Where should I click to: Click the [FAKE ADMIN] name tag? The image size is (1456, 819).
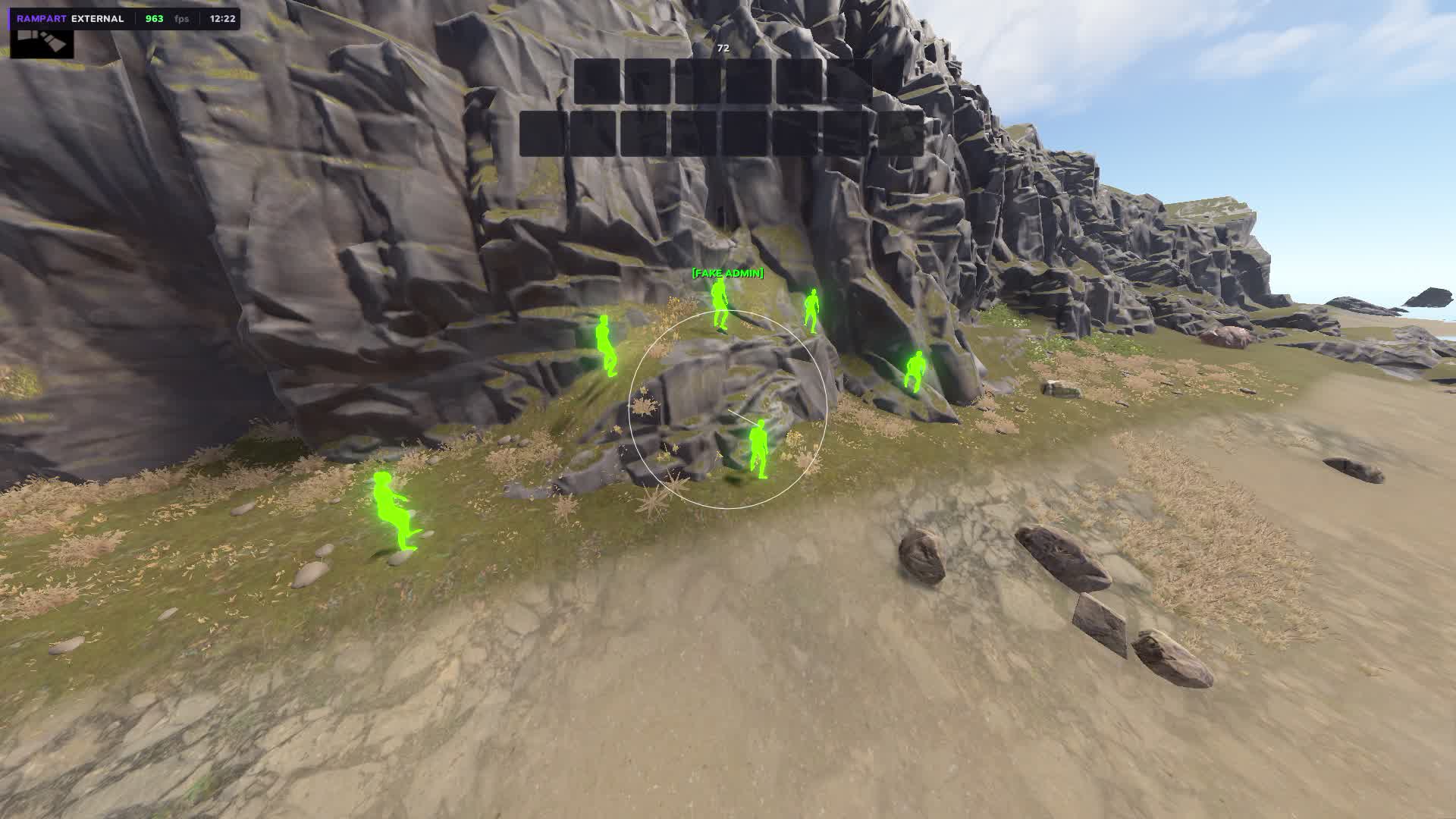(726, 274)
